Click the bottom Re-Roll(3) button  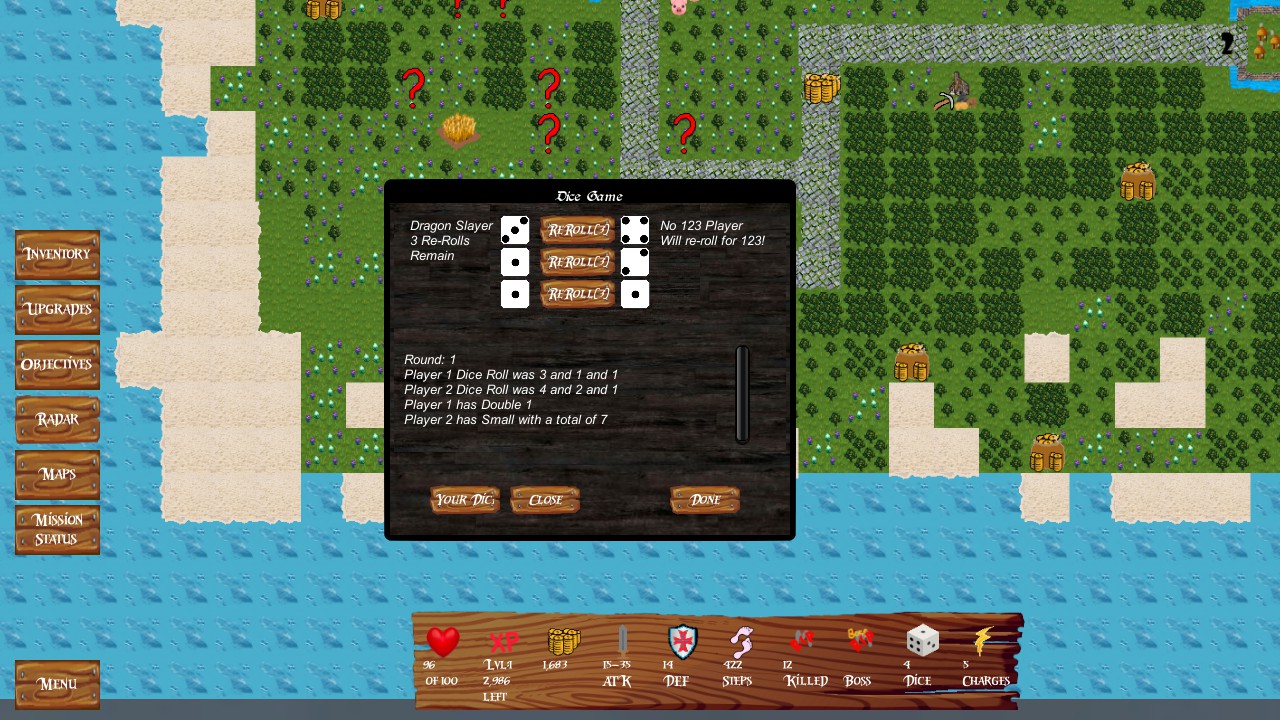pyautogui.click(x=577, y=294)
